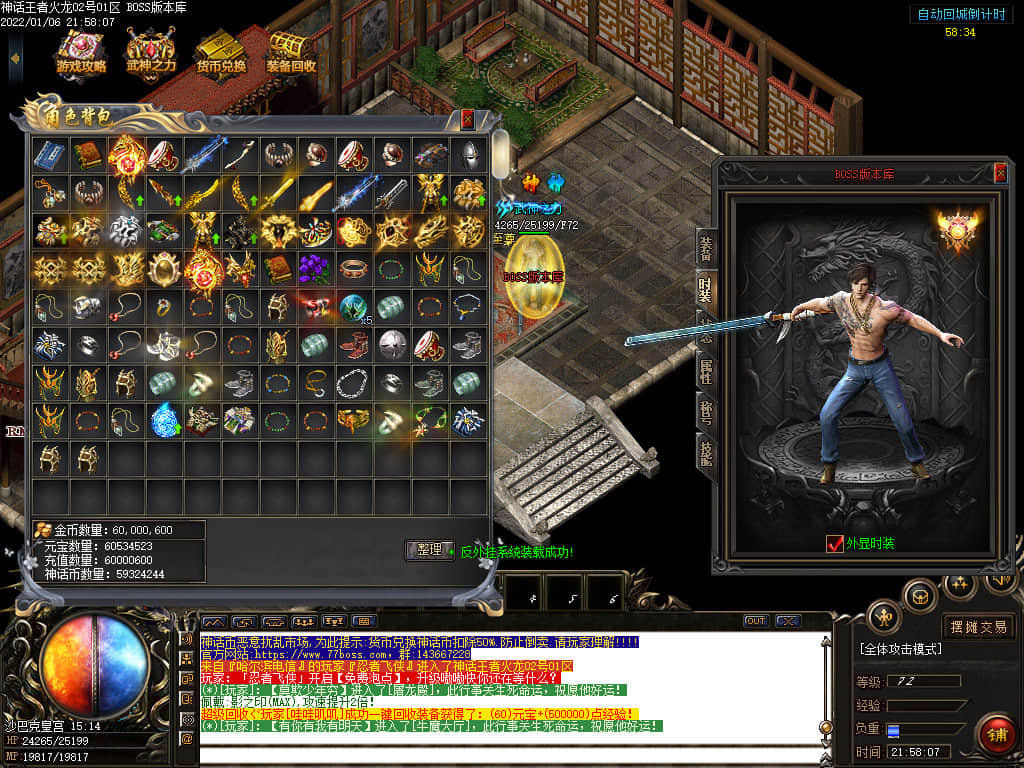Select the blue book in the inventory
The width and height of the screenshot is (1024, 768).
coord(50,154)
